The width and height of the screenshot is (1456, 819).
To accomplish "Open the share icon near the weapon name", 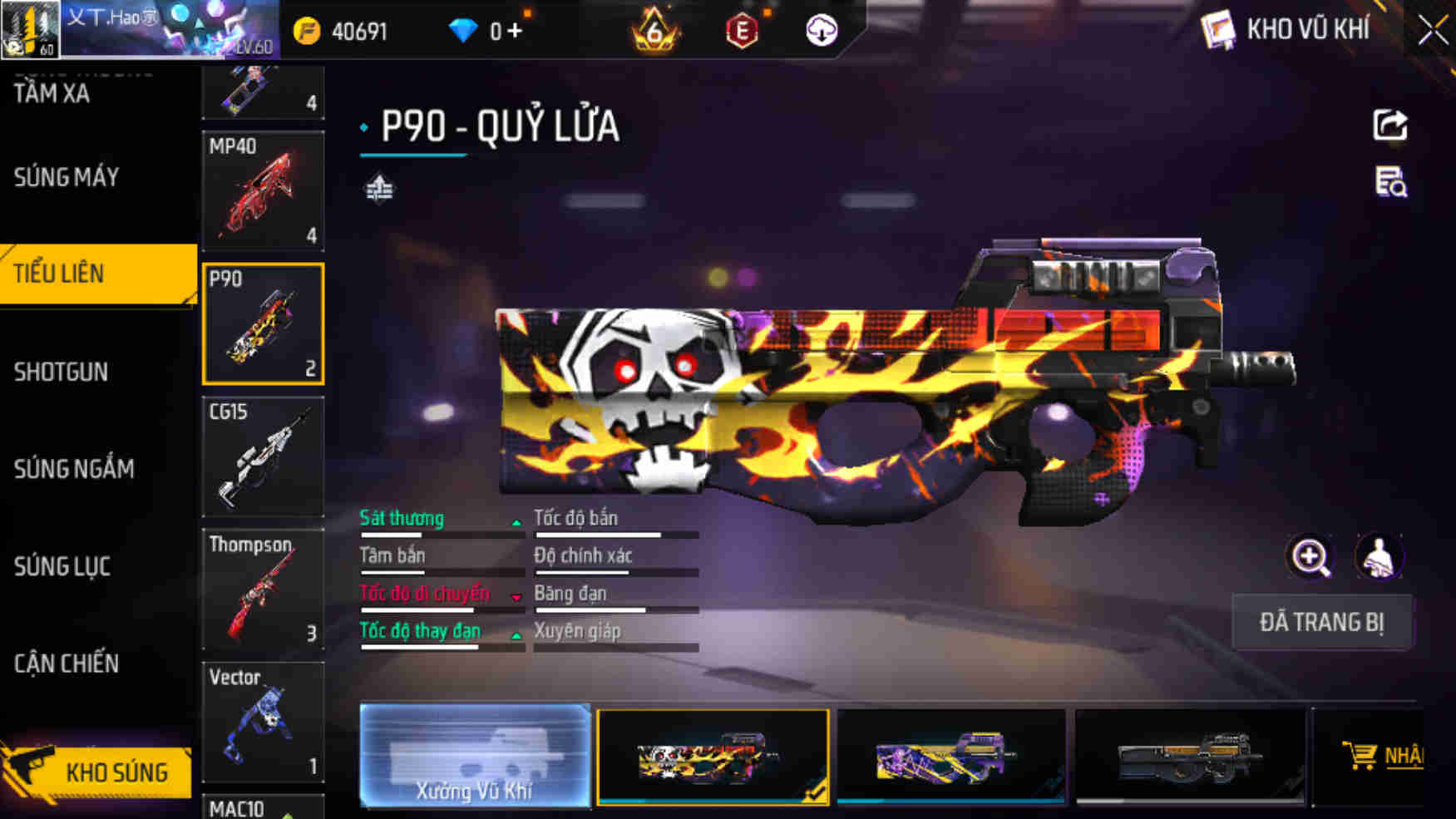I will pyautogui.click(x=1389, y=125).
